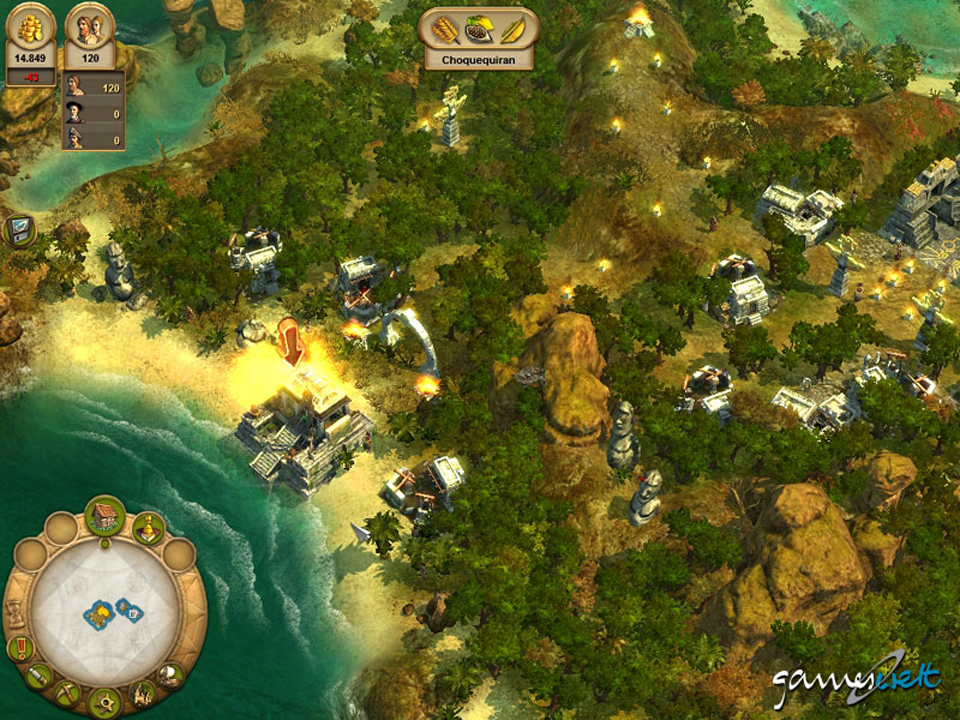
Task: Open the gear options button
Action: [x=104, y=702]
